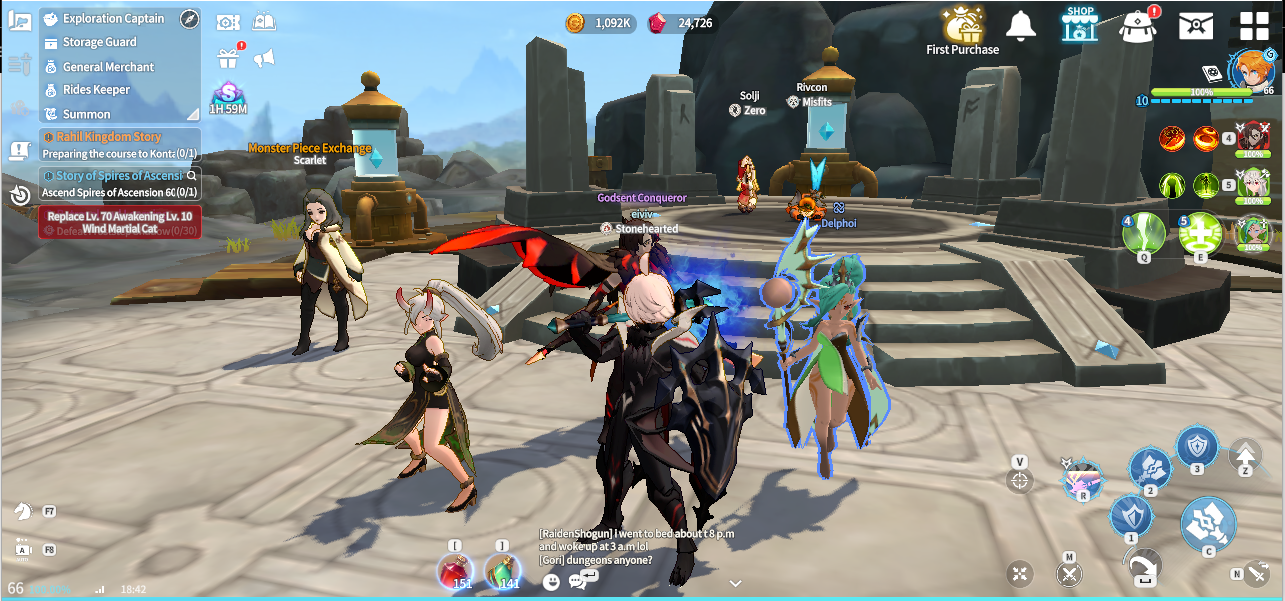This screenshot has width=1285, height=601.
Task: Activate the green healing cross skill
Action: (x=1199, y=233)
